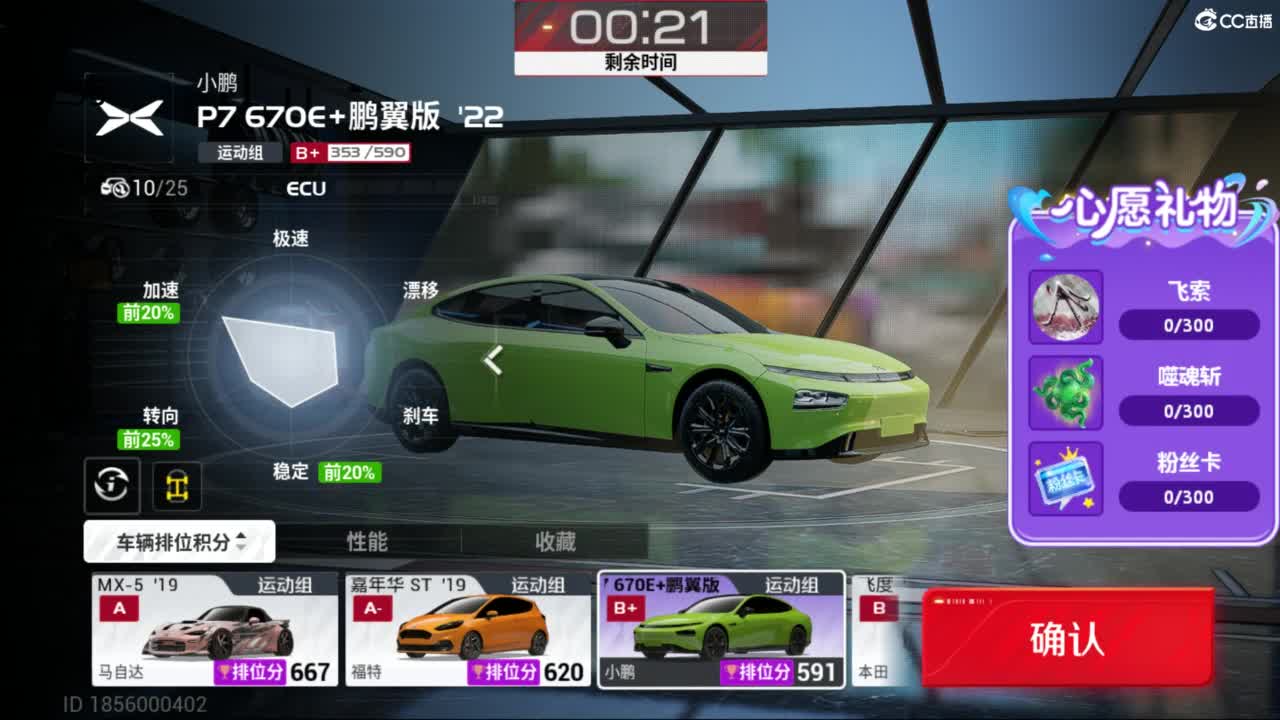Click the 飞索 0/300 progress bar

coord(1189,324)
